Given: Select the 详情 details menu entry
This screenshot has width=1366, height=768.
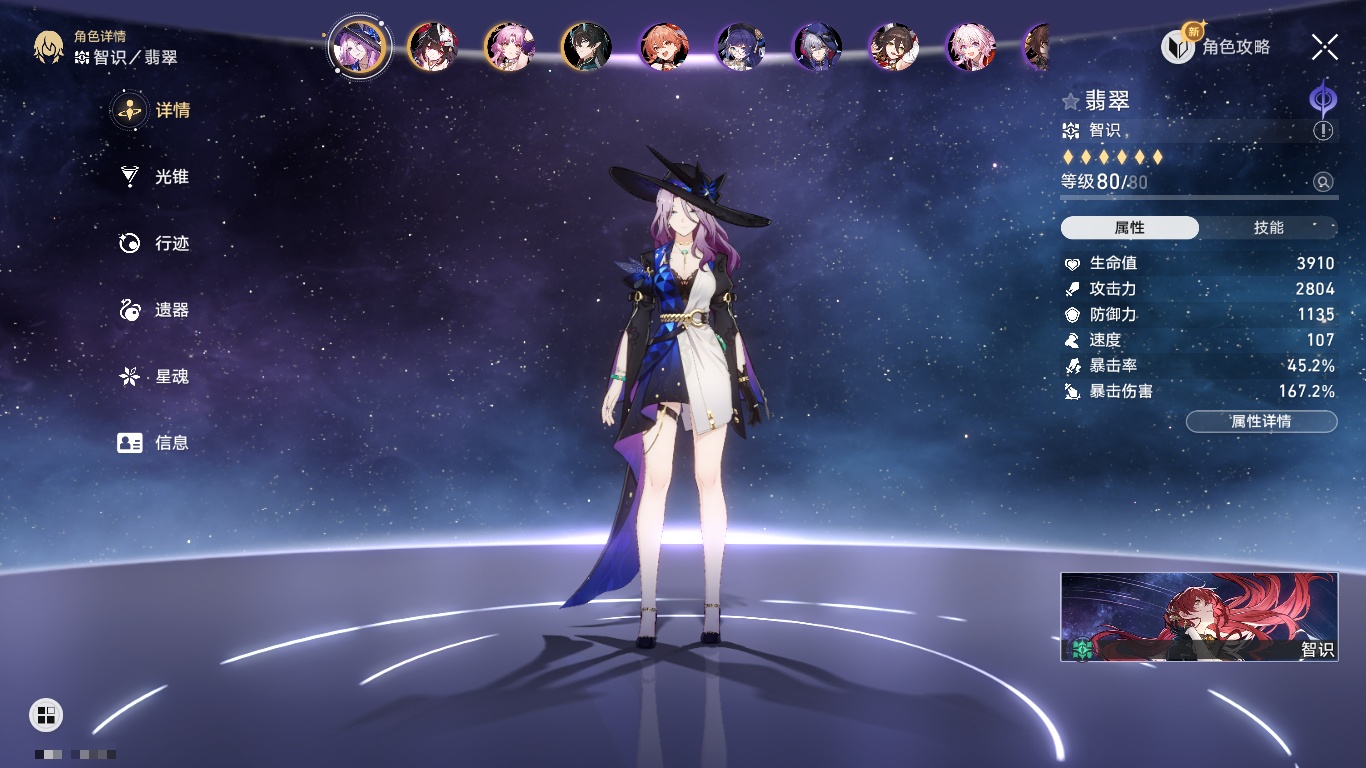Looking at the screenshot, I should click(154, 110).
